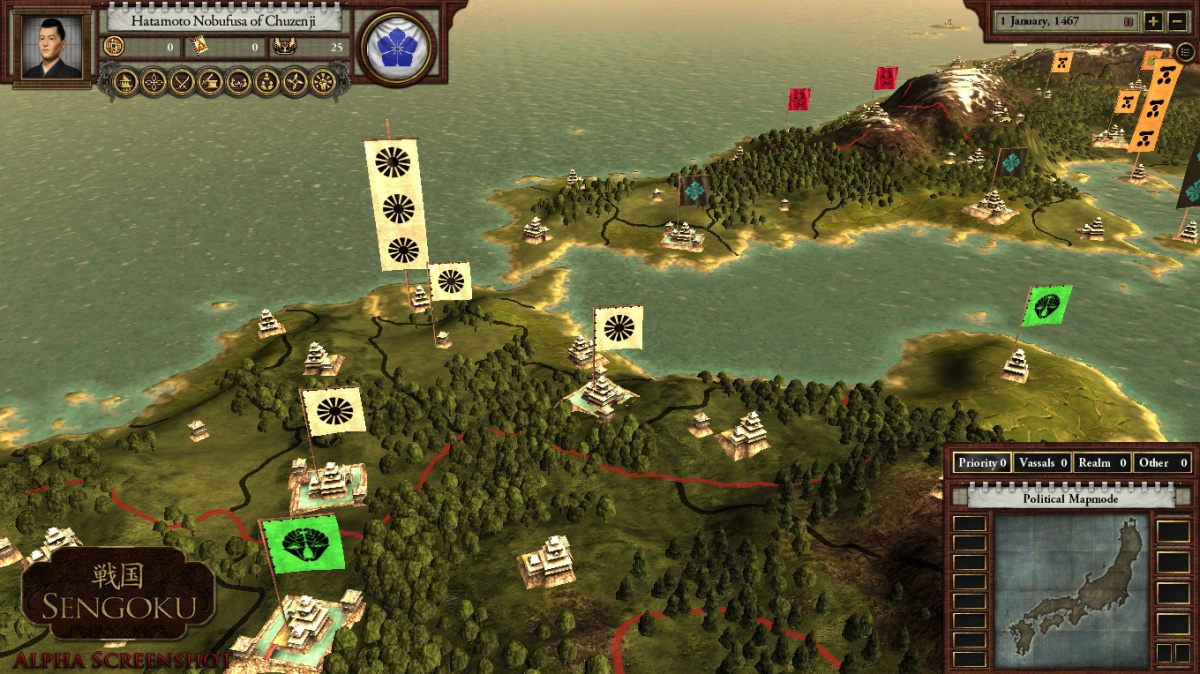Show the Realm messages tab
This screenshot has height=674, width=1200.
tap(1103, 463)
